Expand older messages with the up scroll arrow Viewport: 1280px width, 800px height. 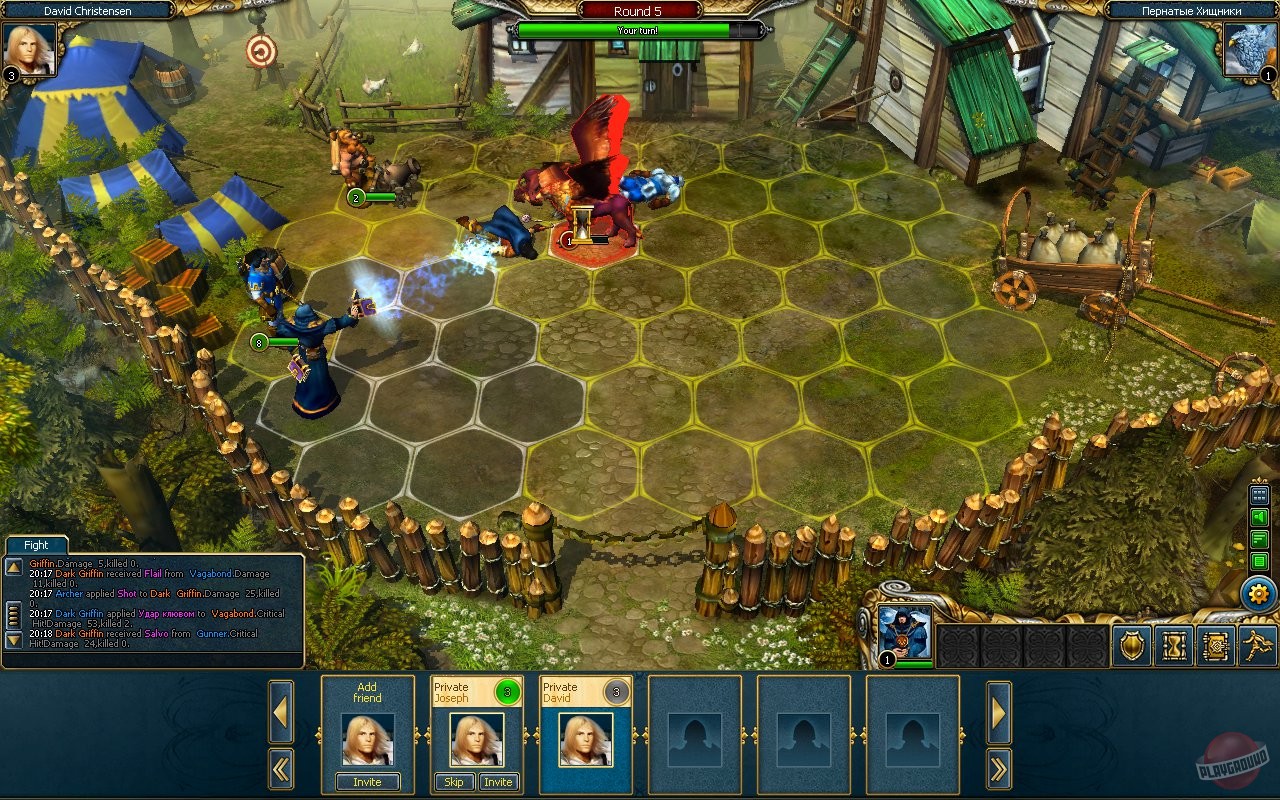click(14, 566)
